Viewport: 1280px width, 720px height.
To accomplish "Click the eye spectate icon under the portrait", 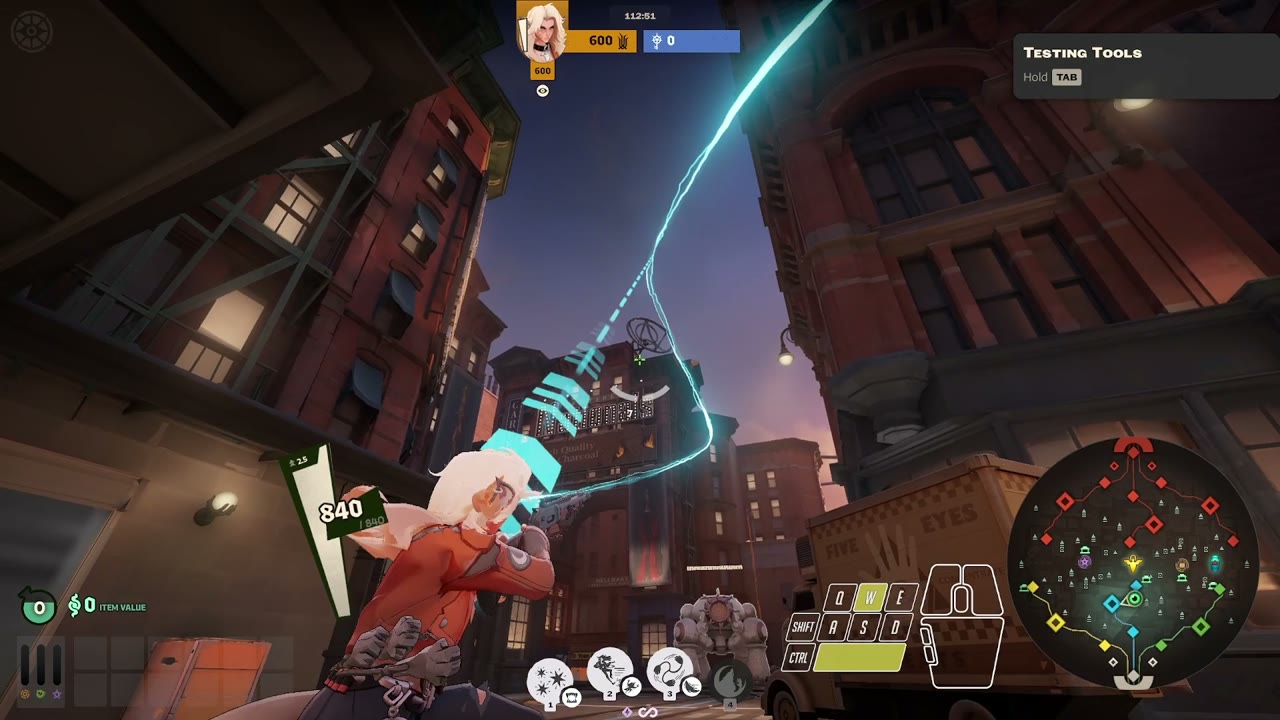I will [x=542, y=91].
